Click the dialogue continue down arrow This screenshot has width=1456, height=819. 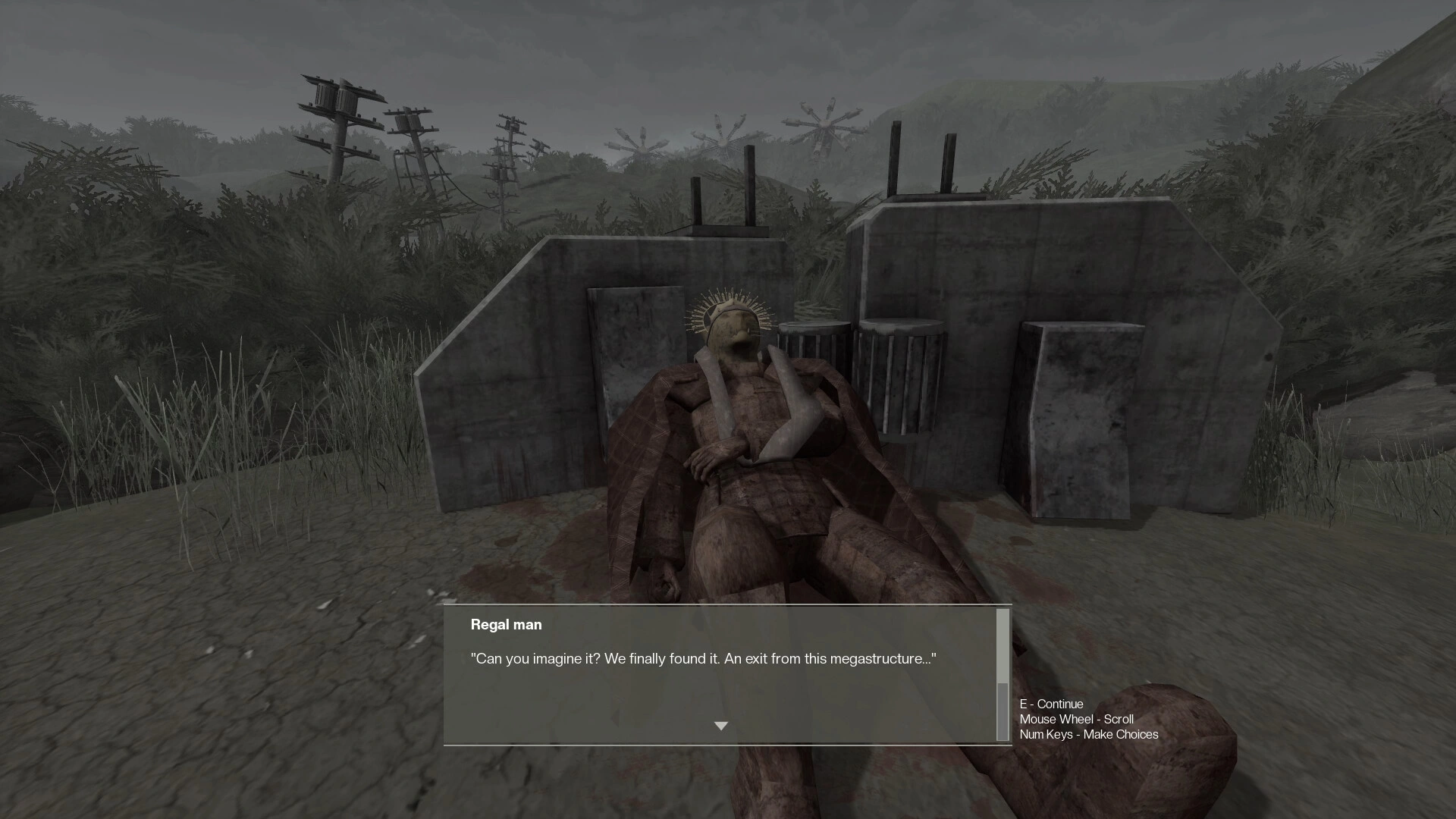point(720,726)
